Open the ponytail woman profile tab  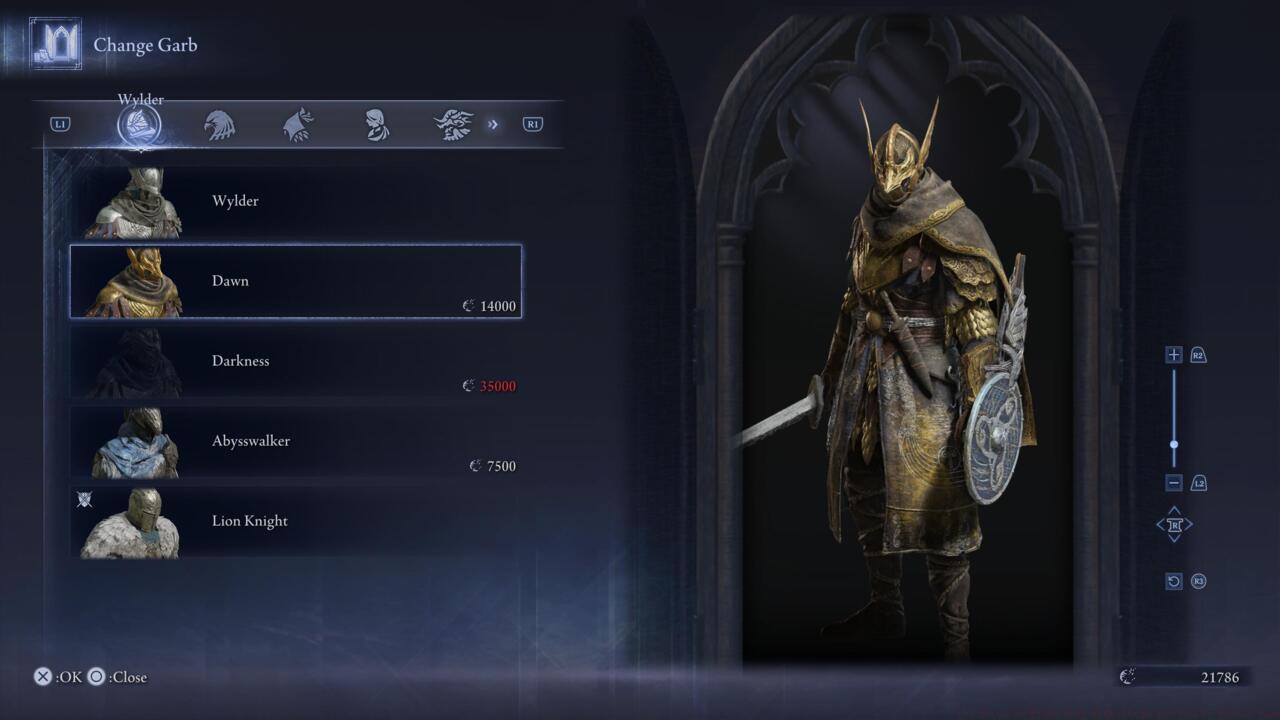377,125
